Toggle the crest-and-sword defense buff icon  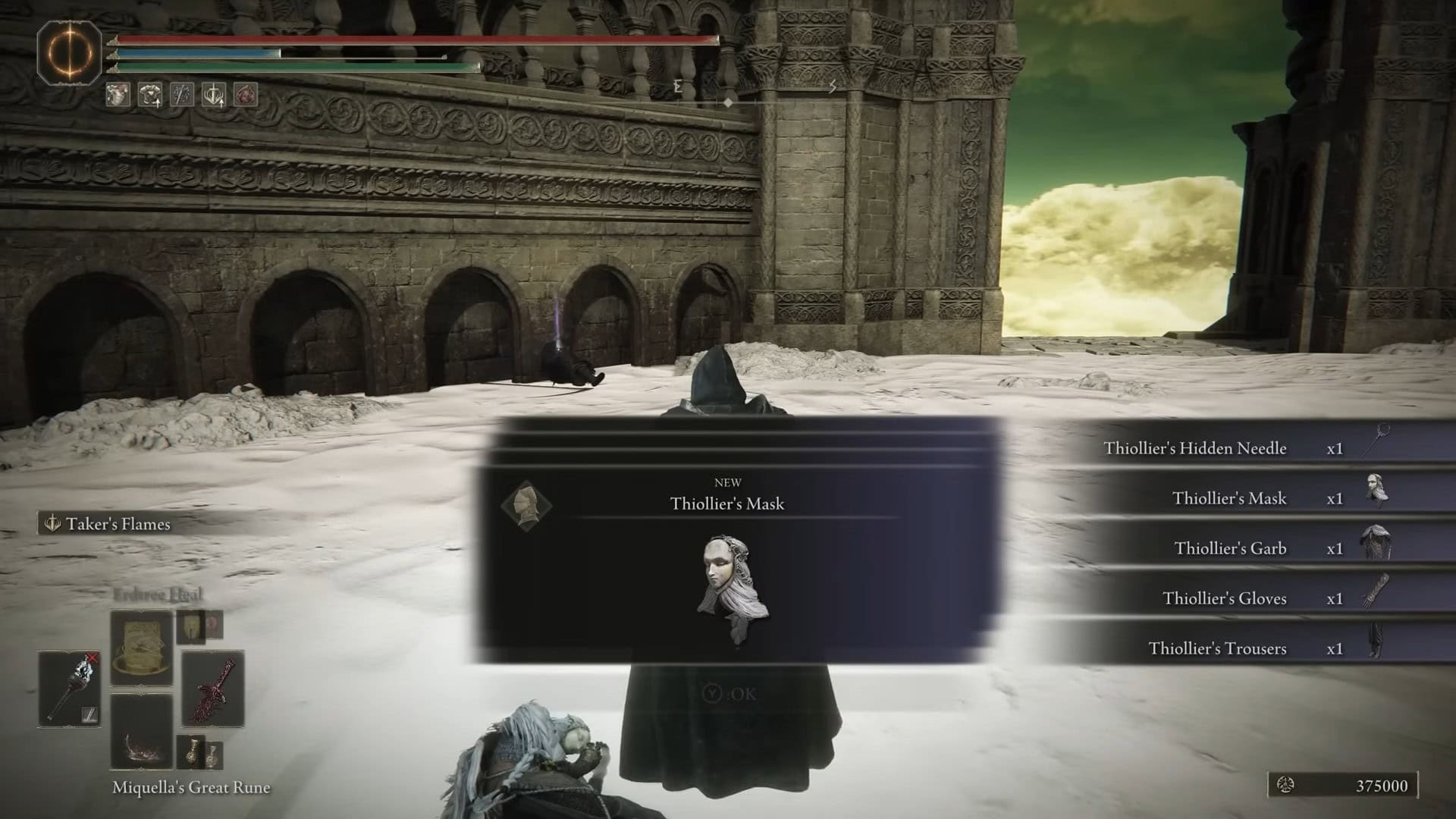215,95
